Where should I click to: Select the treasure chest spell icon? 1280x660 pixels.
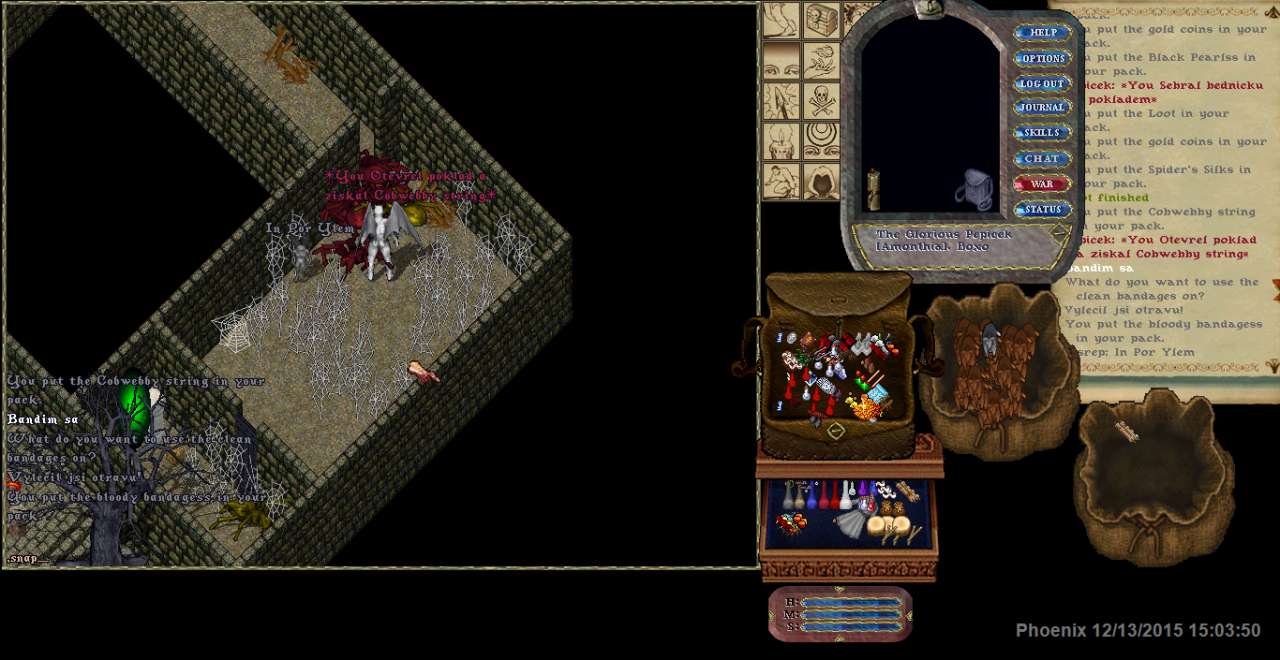822,20
